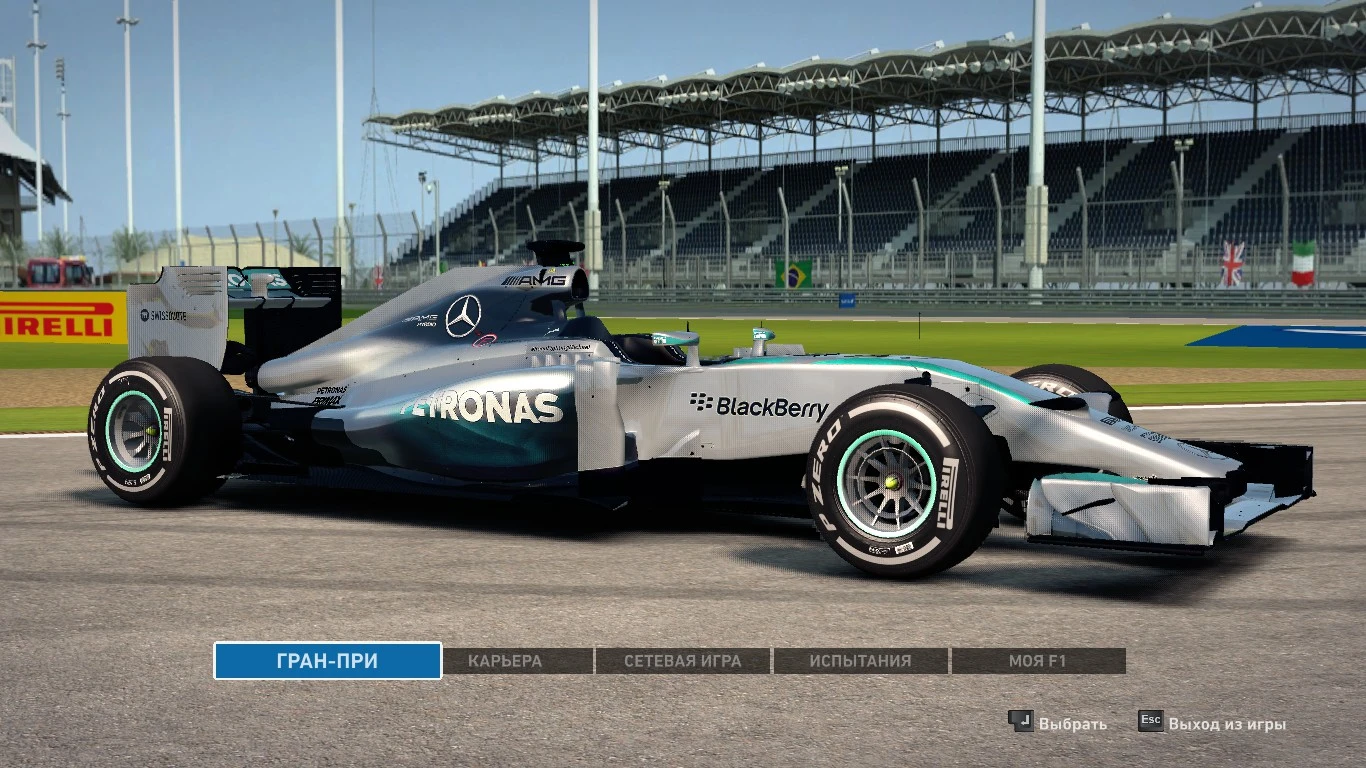Activate the currently selected main menu option
This screenshot has width=1366, height=768.
[326, 661]
